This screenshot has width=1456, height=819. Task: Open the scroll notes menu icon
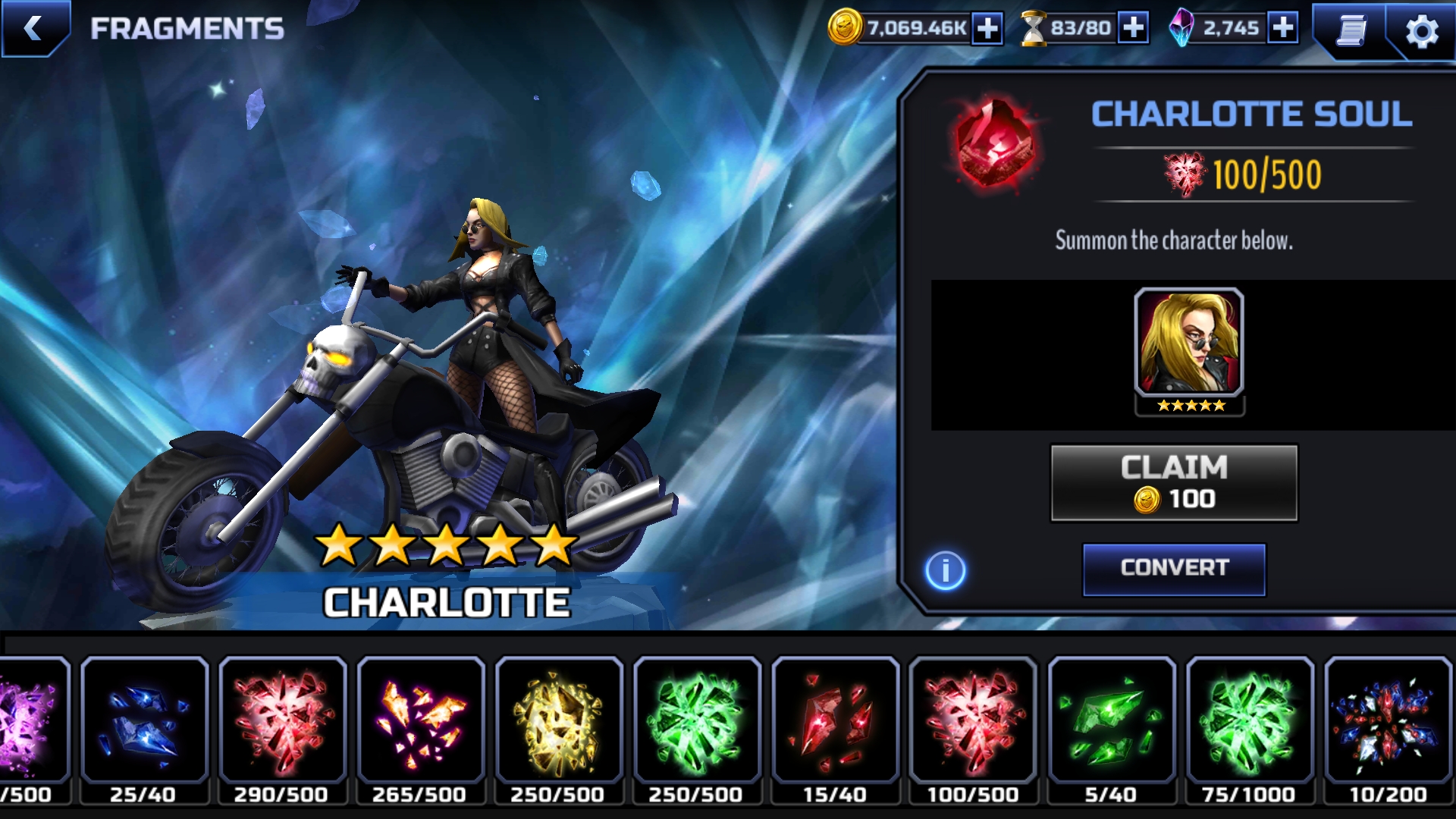(x=1351, y=30)
